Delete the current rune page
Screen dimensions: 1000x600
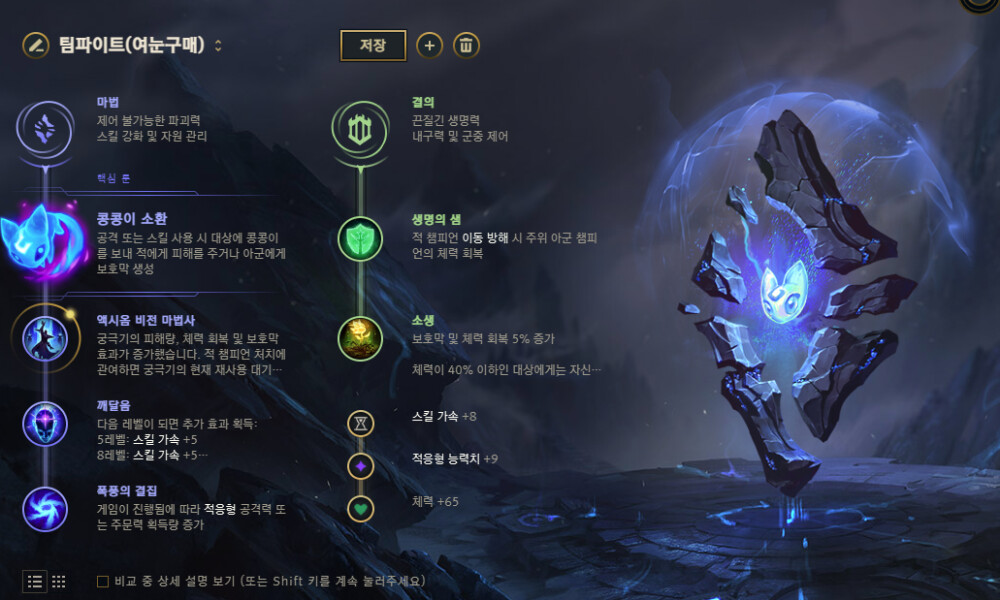click(x=466, y=45)
